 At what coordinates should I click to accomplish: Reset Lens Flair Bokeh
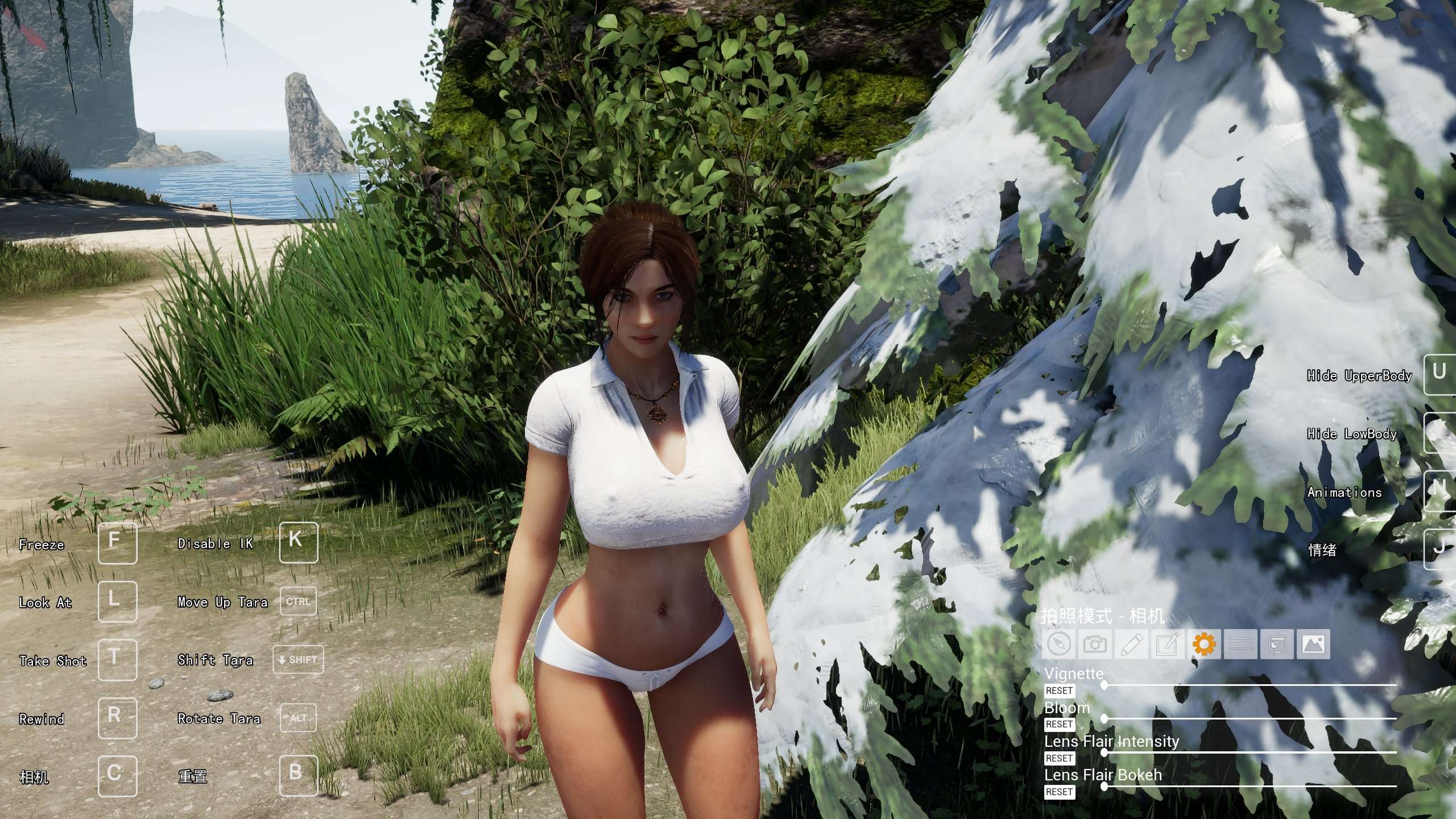[1059, 792]
